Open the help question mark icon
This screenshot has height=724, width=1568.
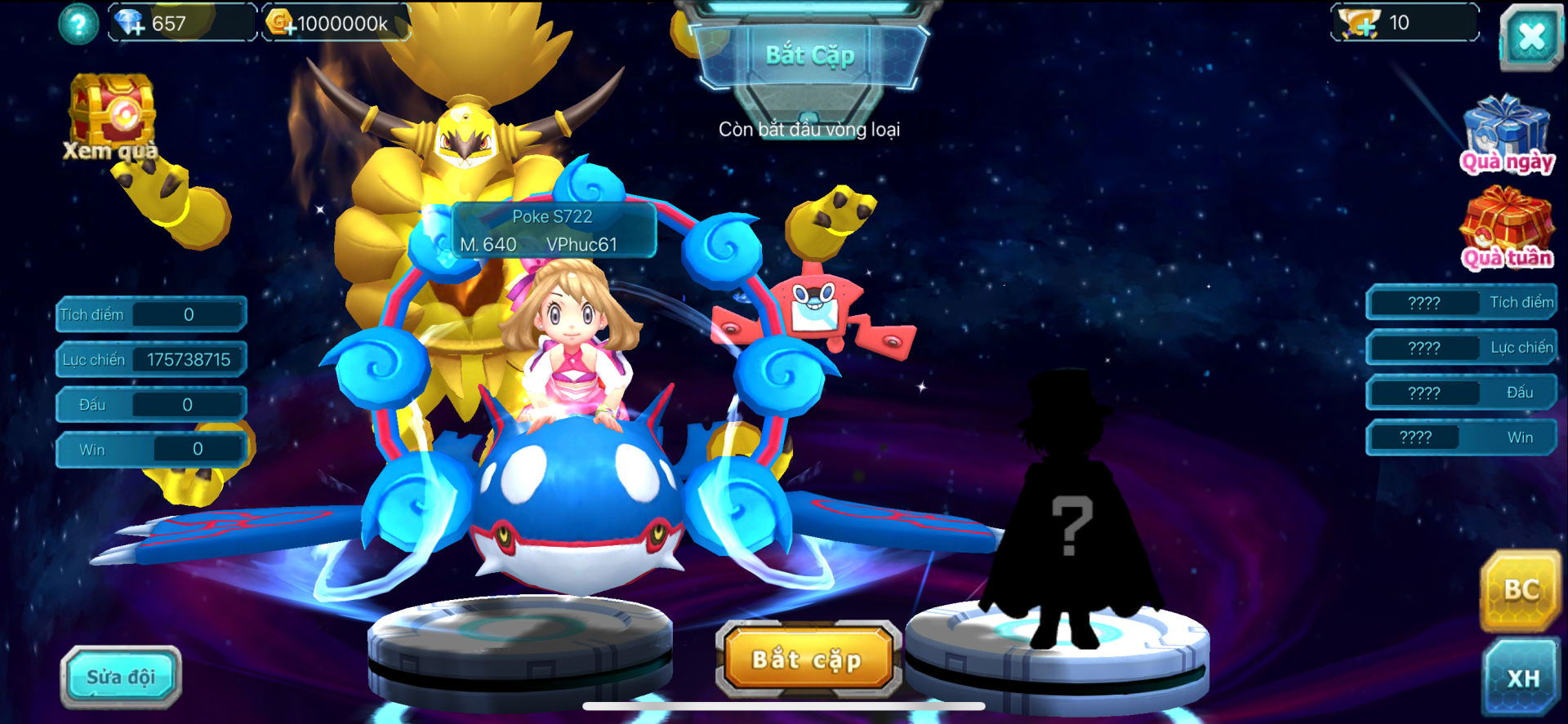78,24
